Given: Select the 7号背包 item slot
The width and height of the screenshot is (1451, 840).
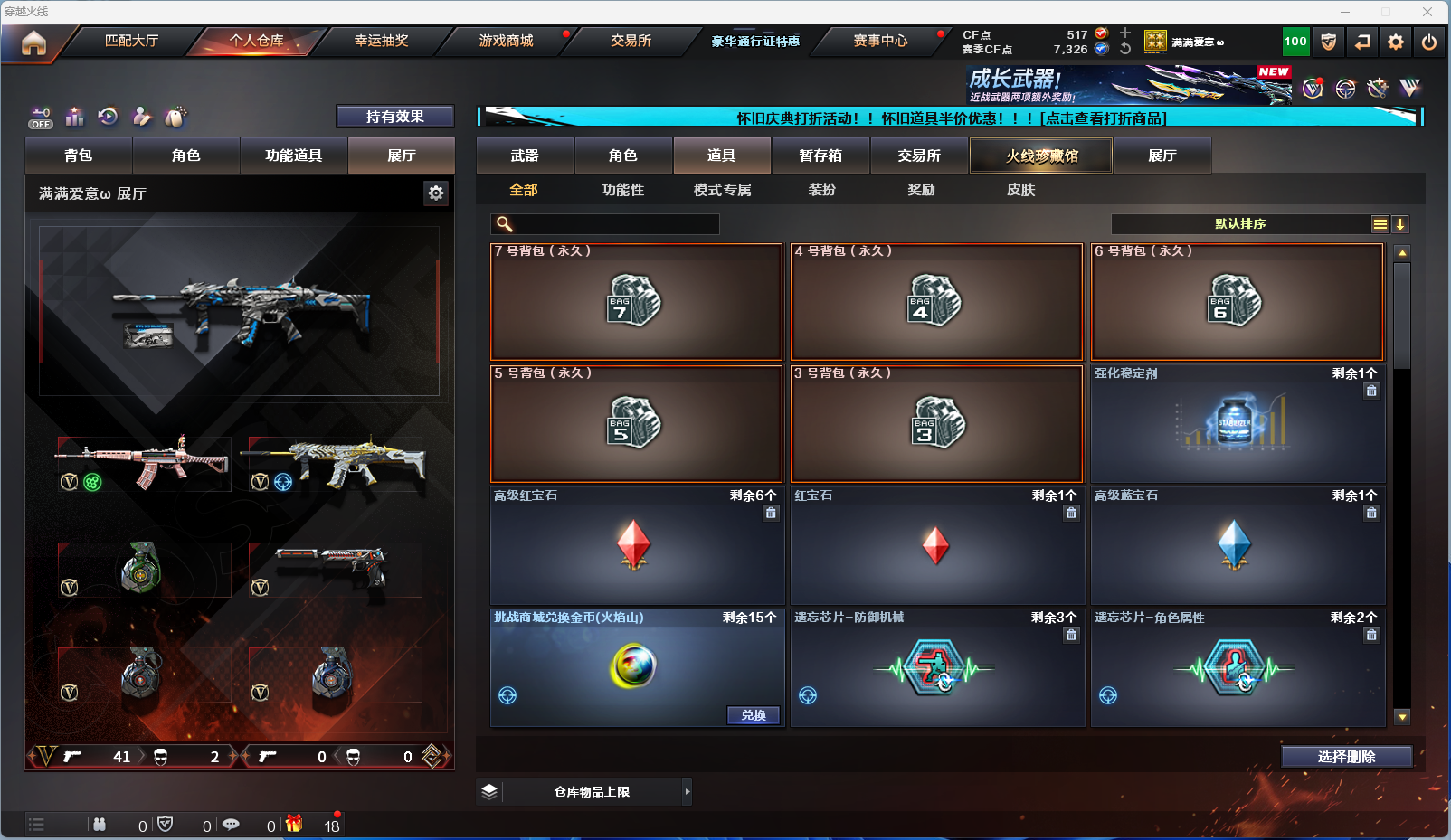Looking at the screenshot, I should [x=636, y=302].
